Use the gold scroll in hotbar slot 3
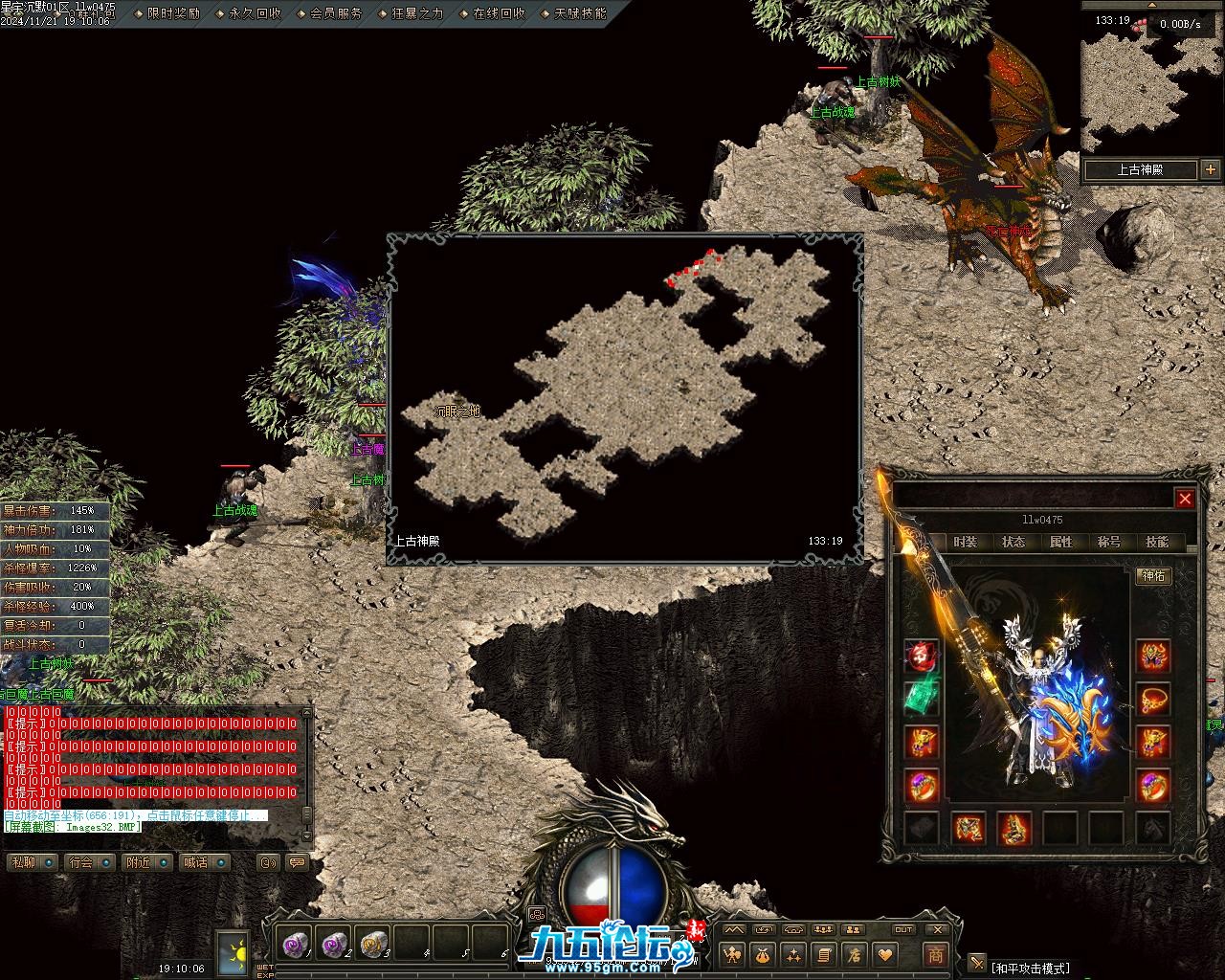This screenshot has height=980, width=1225. tap(374, 945)
